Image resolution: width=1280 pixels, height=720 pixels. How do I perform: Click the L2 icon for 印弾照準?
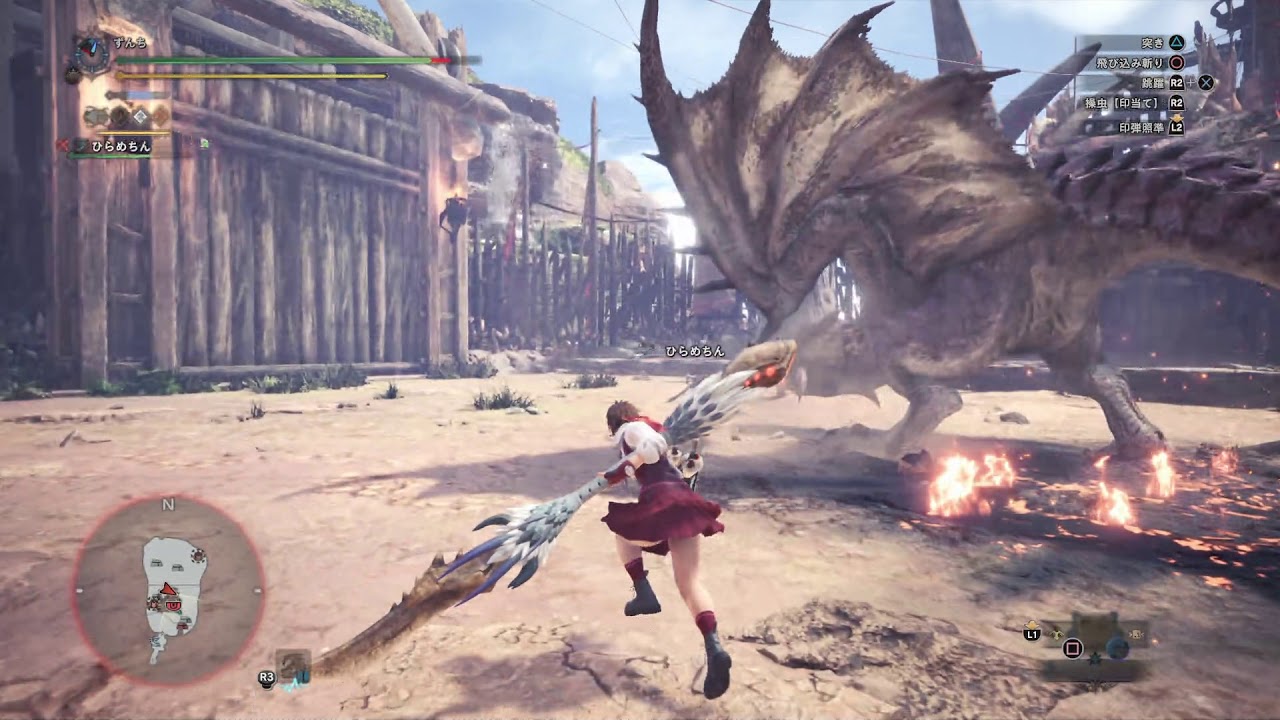(1177, 127)
